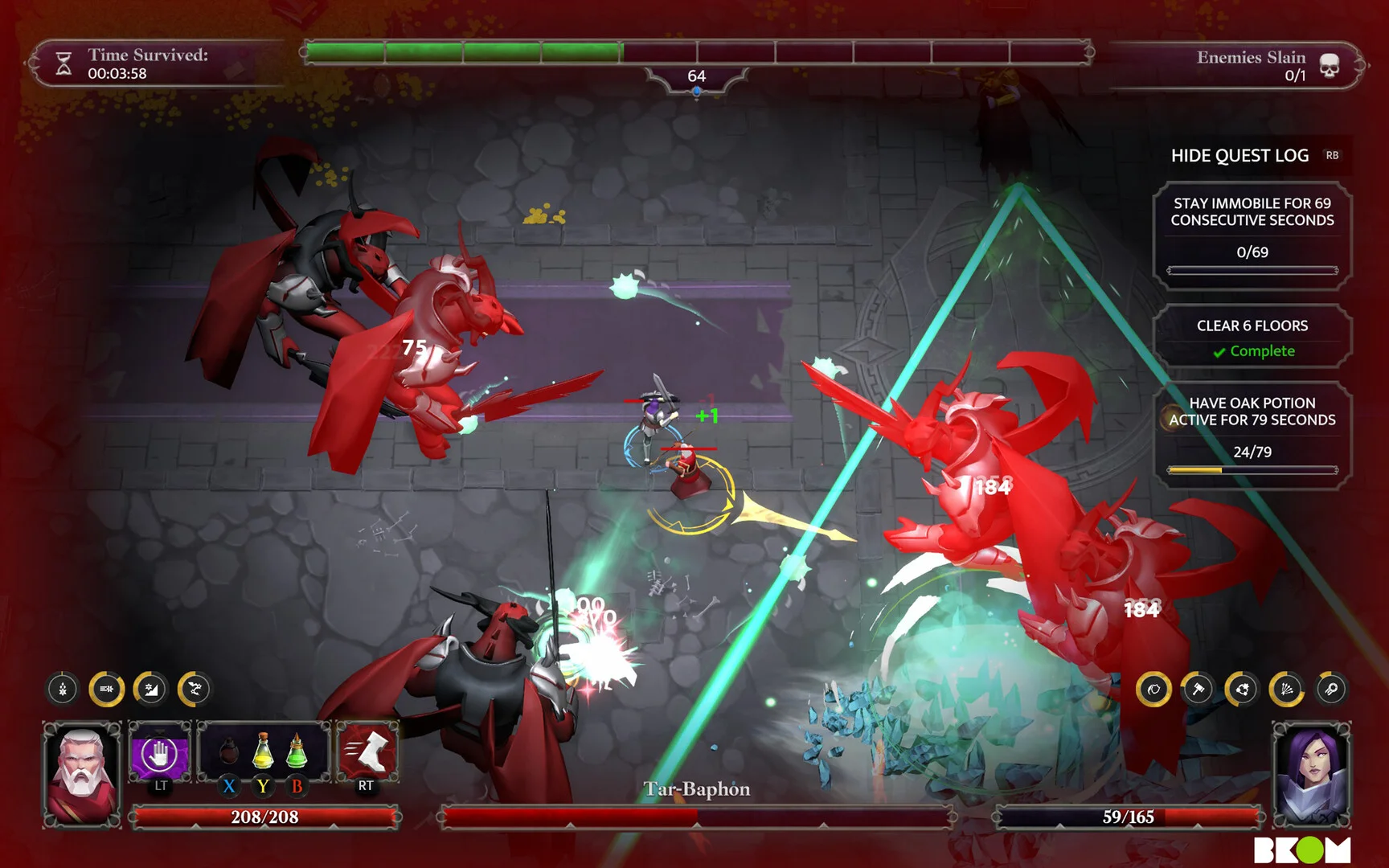
Task: Click the hammer skill icon
Action: [1198, 690]
